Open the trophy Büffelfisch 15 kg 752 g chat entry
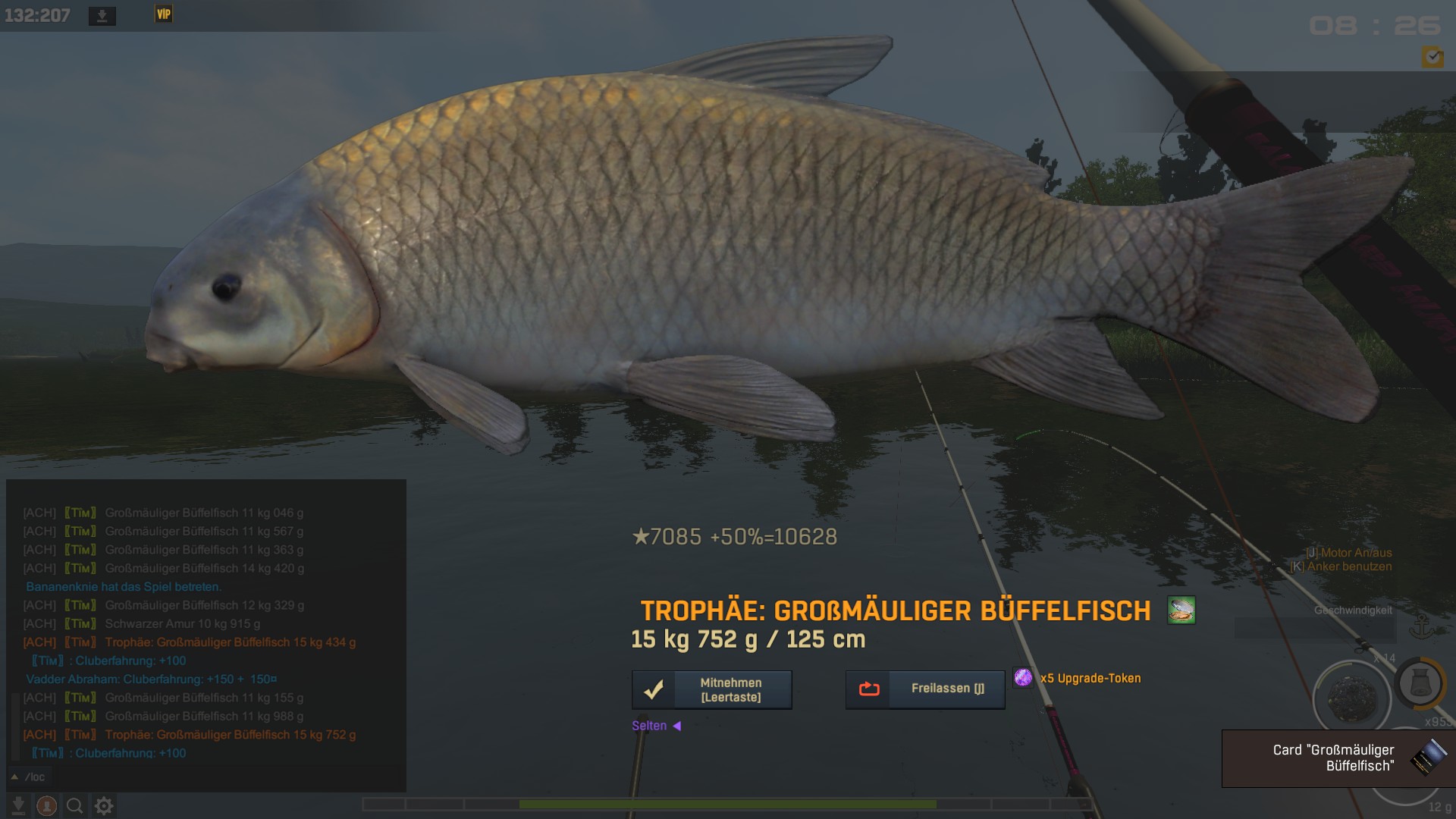Image resolution: width=1456 pixels, height=819 pixels. pos(230,735)
